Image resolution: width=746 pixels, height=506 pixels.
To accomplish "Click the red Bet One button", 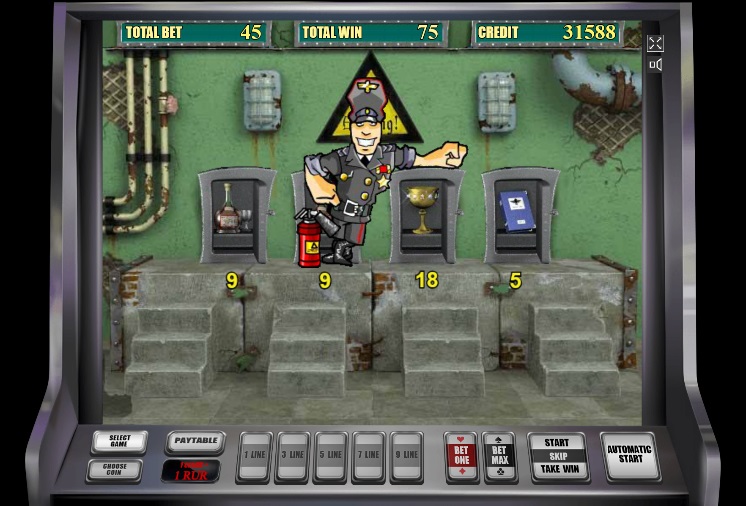I will click(x=462, y=456).
